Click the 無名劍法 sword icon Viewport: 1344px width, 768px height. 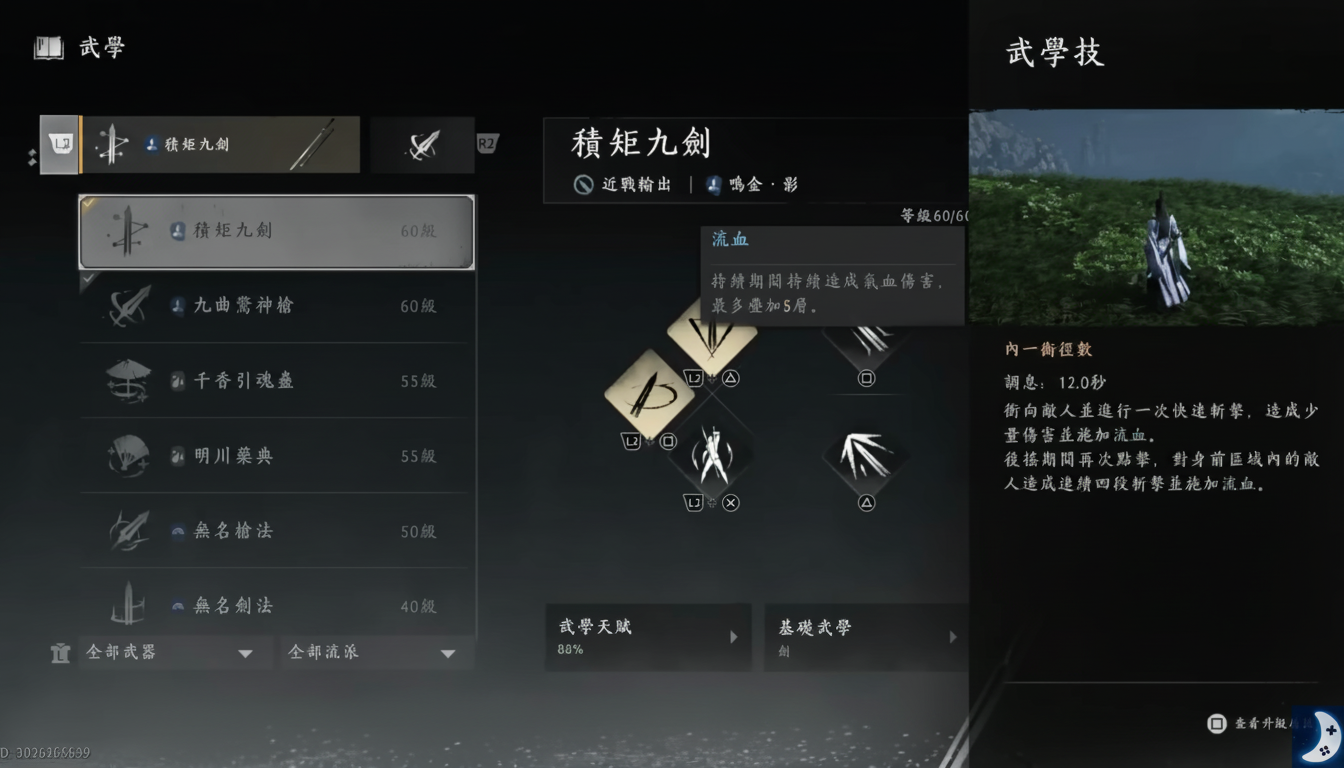coord(128,605)
